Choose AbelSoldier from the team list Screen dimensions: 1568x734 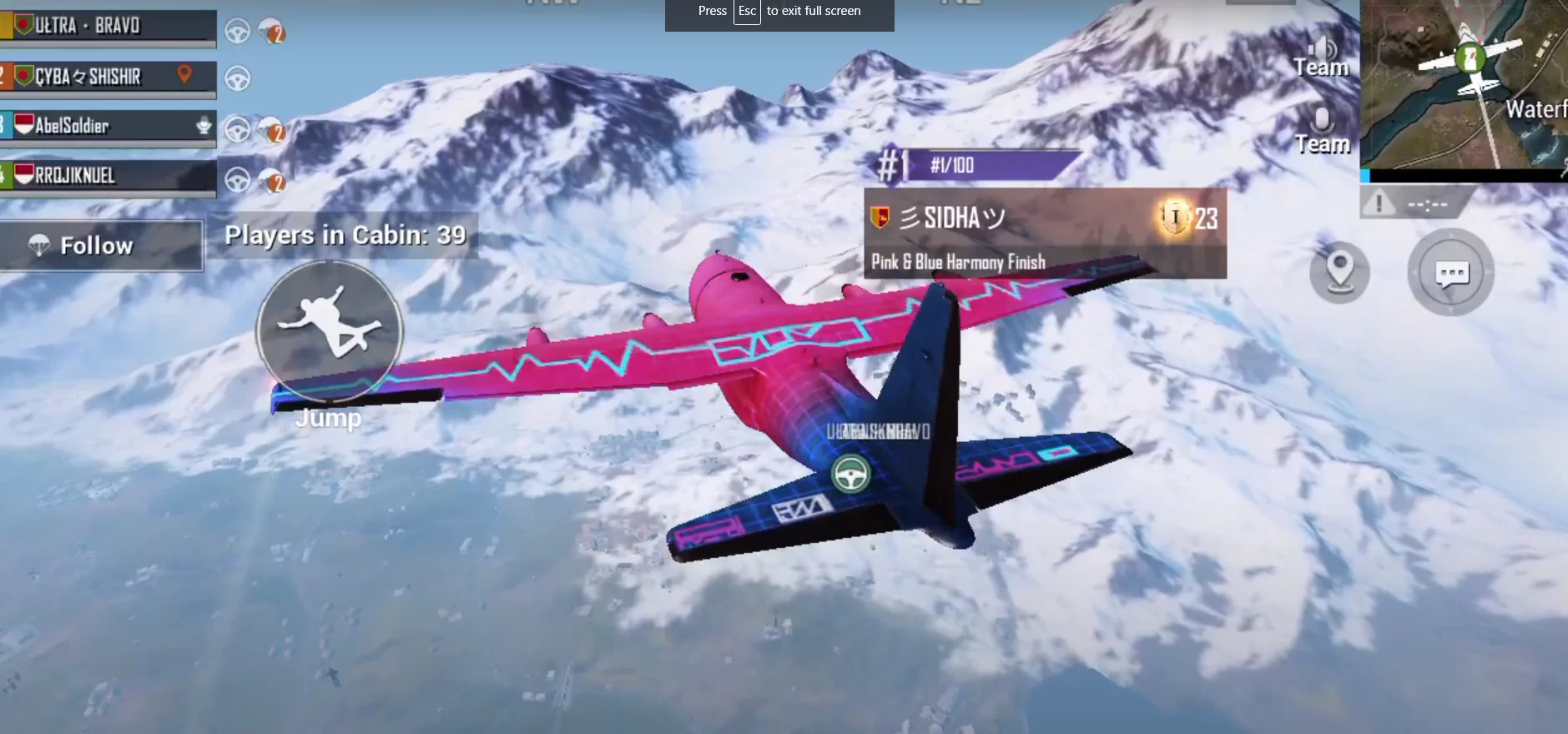(108, 126)
